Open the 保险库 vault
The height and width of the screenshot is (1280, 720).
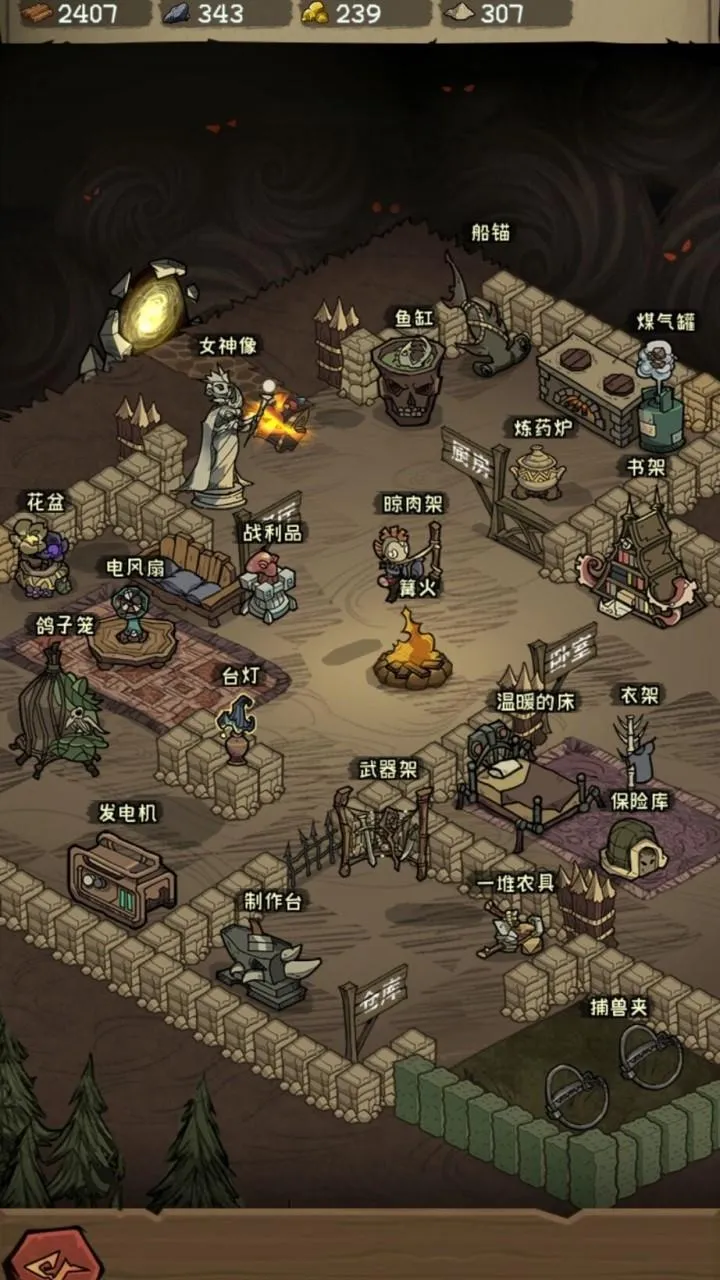[x=634, y=848]
